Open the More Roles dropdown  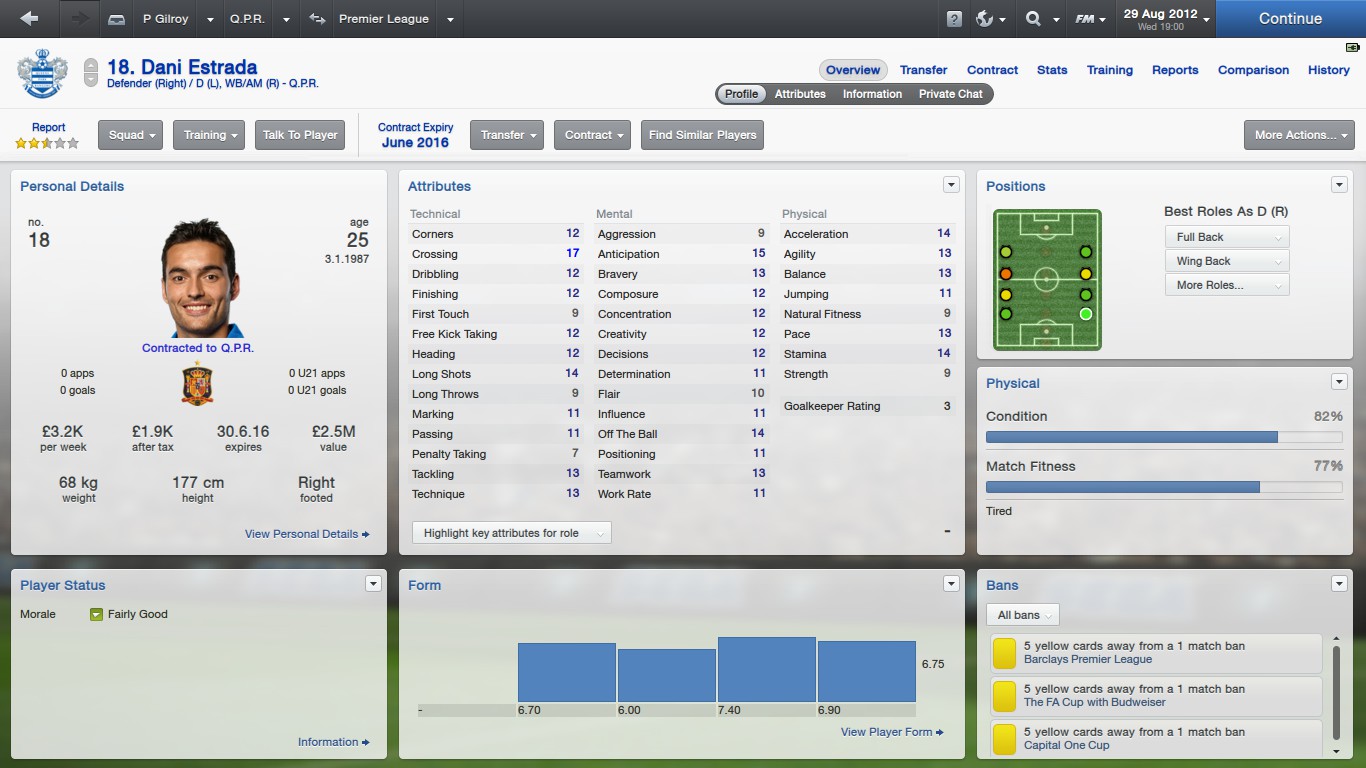(x=1226, y=285)
